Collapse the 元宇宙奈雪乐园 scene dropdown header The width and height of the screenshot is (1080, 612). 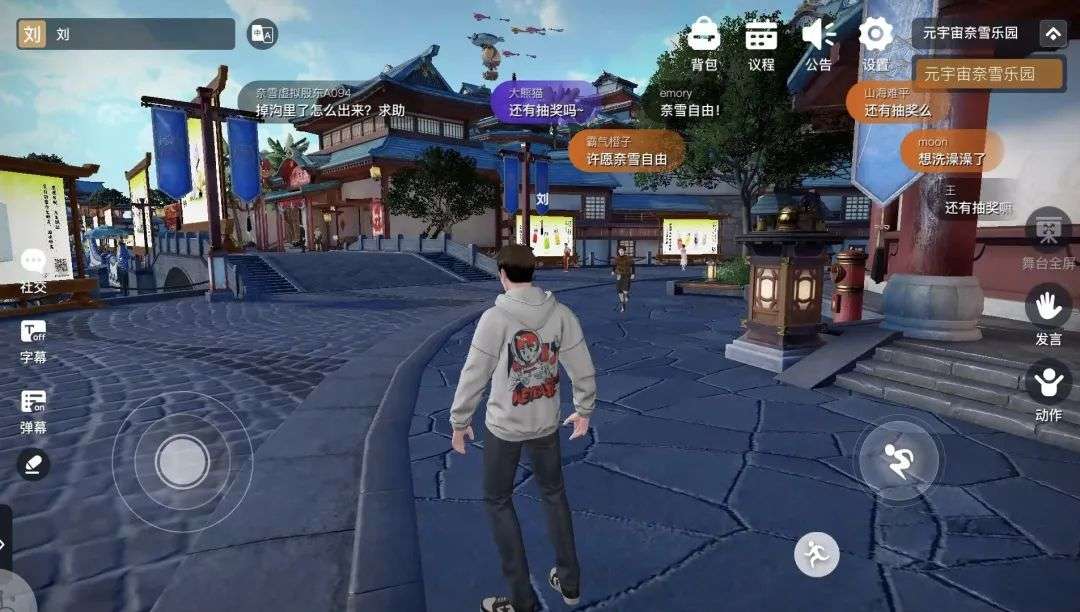pyautogui.click(x=1052, y=33)
